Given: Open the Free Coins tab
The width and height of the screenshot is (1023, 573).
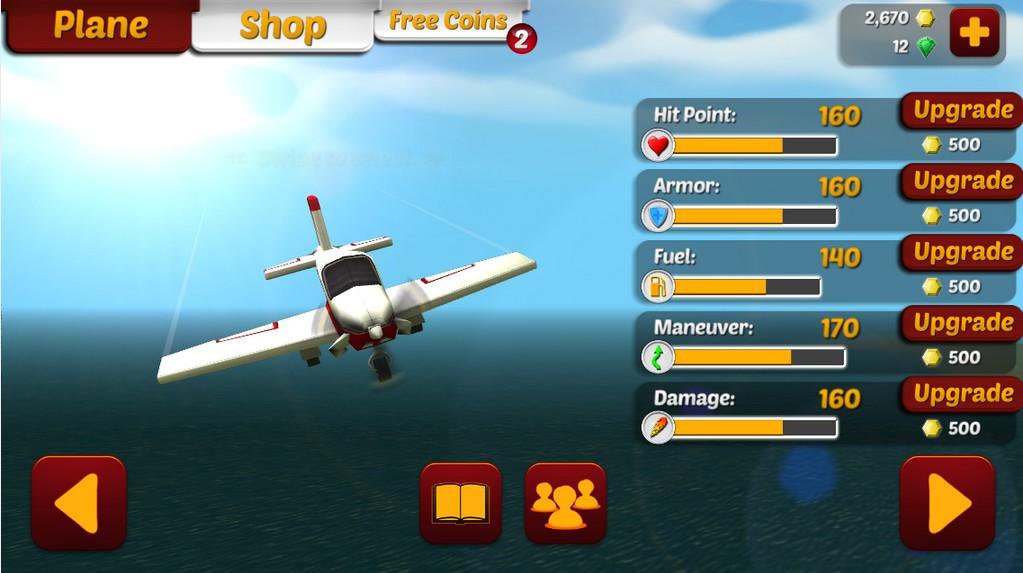Looking at the screenshot, I should click(448, 21).
